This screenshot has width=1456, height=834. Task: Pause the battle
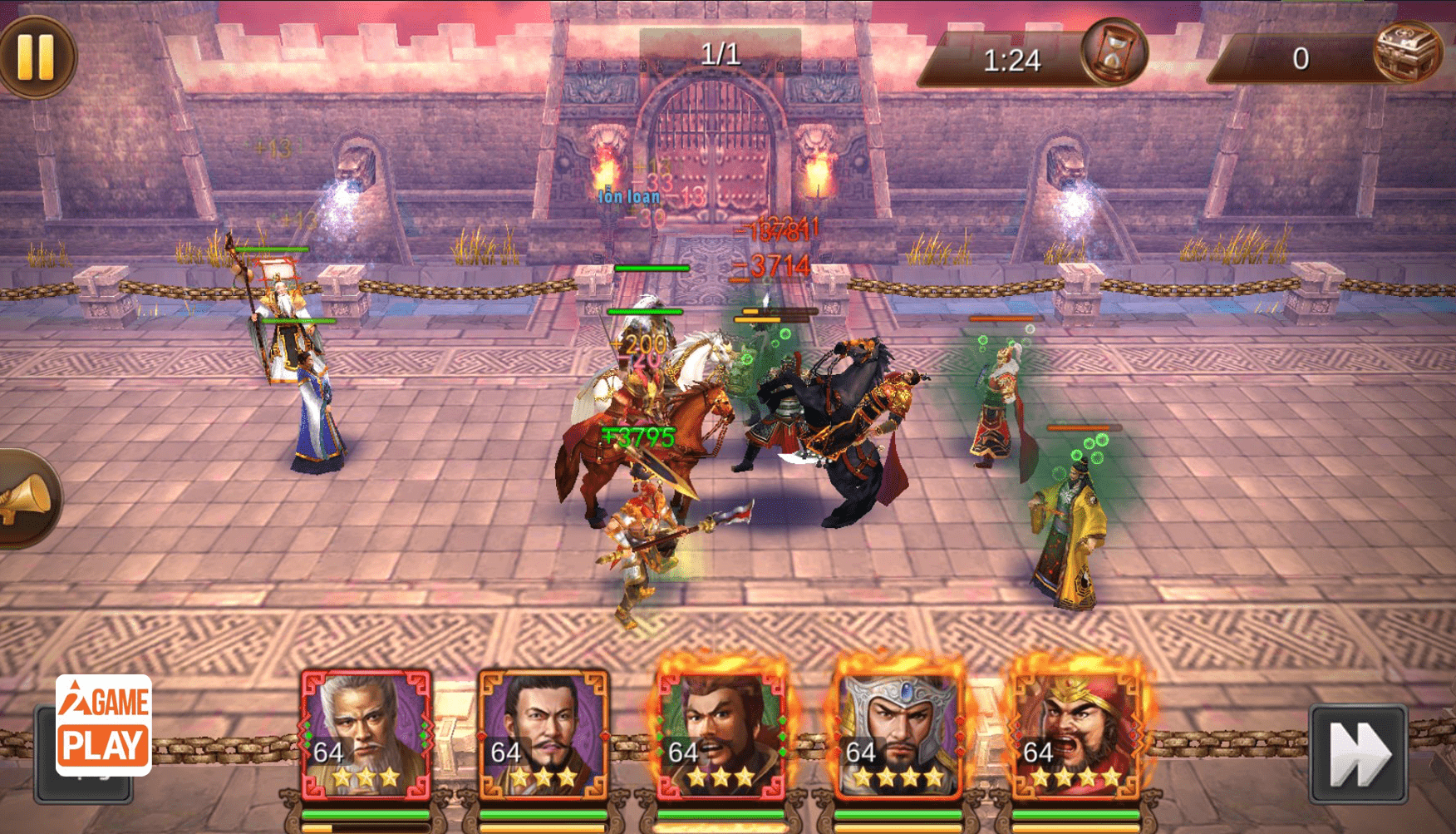coord(36,57)
